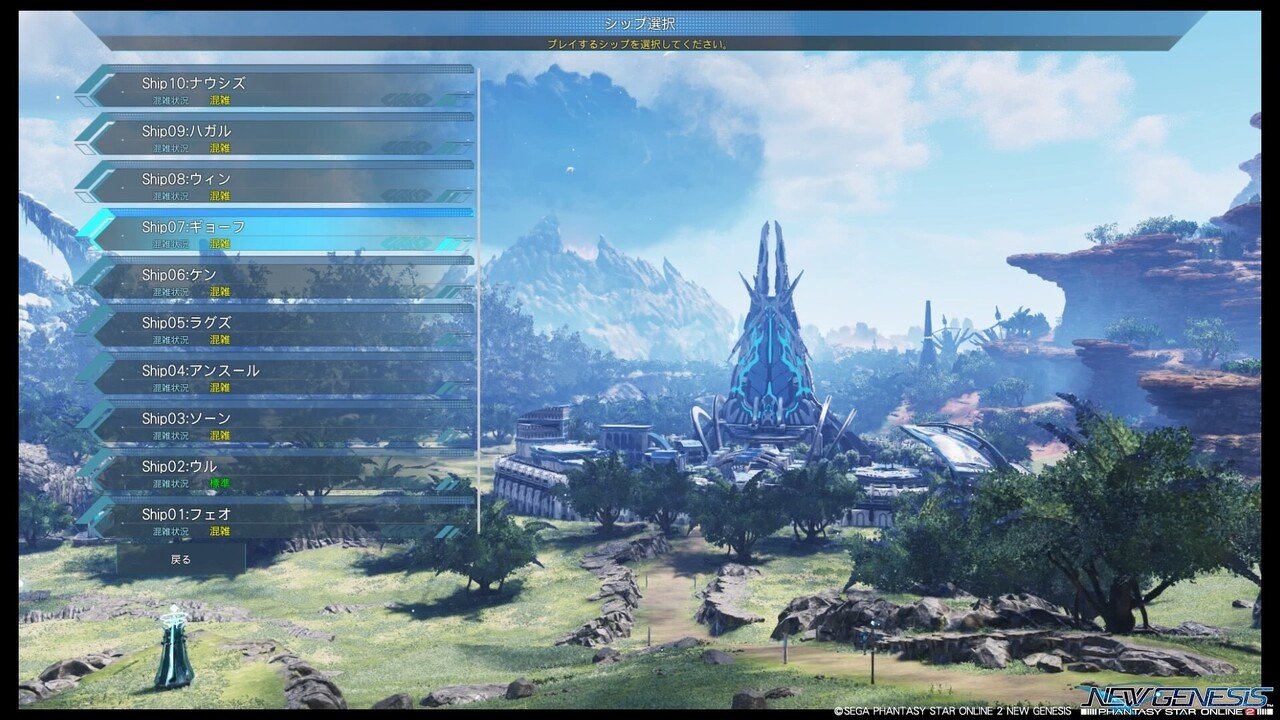
Task: Click the yellow 混雑 status on Ship01
Action: [222, 531]
